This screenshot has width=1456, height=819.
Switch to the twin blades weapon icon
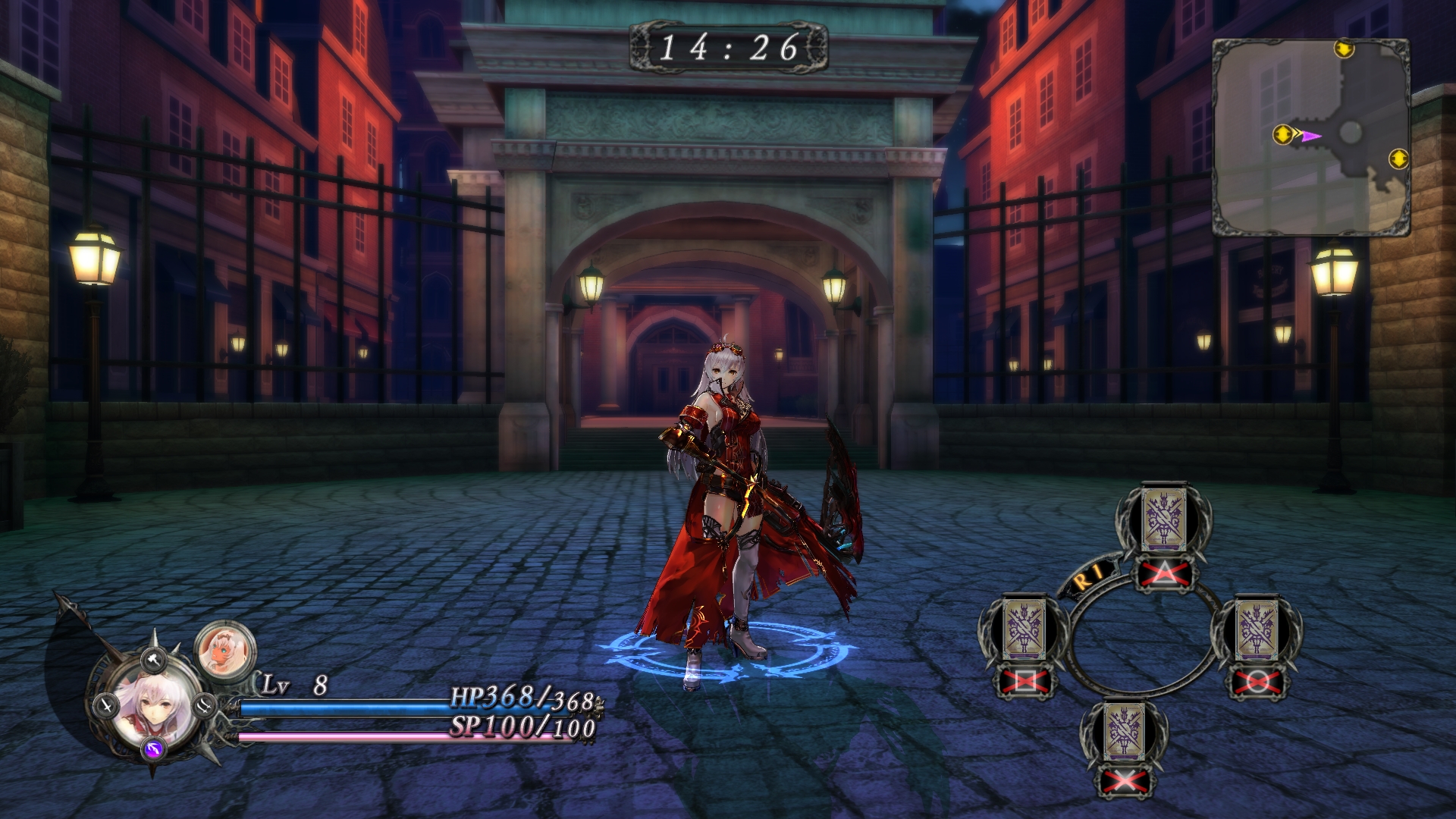tap(205, 706)
